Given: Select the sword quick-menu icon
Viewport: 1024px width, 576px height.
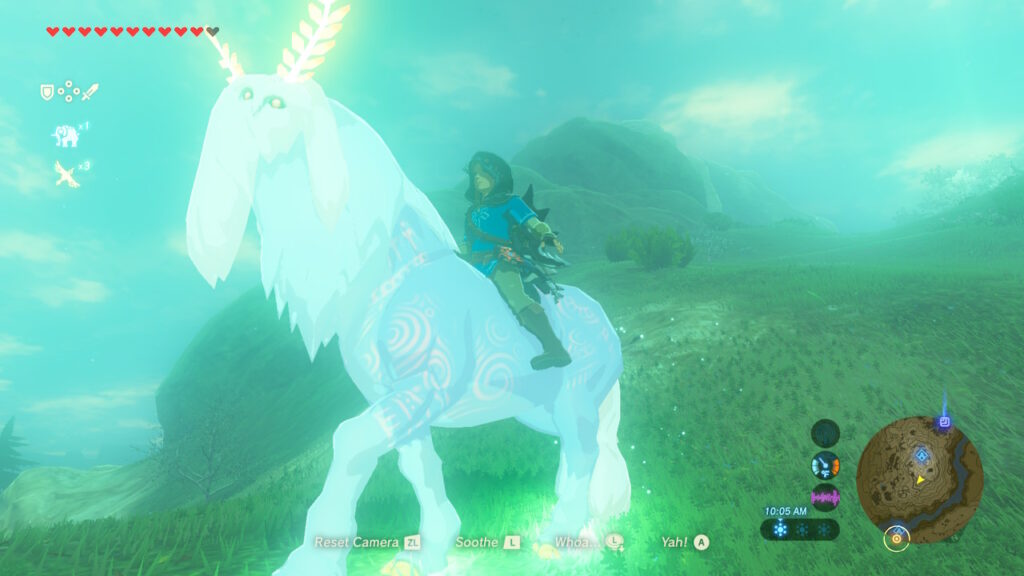Looking at the screenshot, I should pyautogui.click(x=90, y=93).
